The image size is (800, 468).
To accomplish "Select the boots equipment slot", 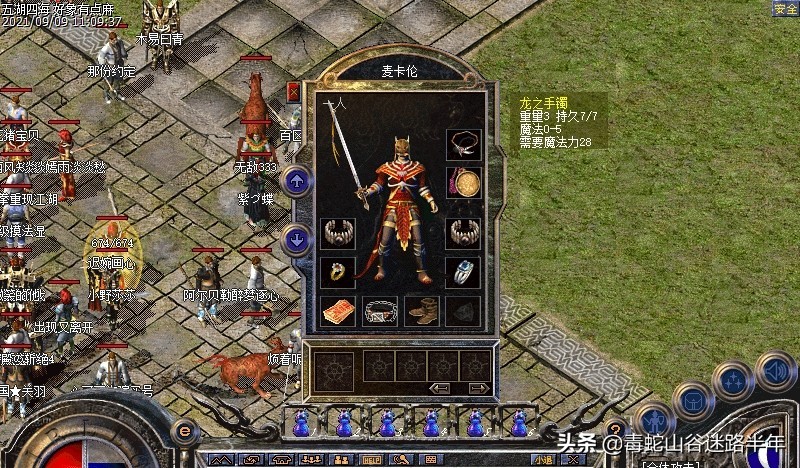I will pos(422,310).
